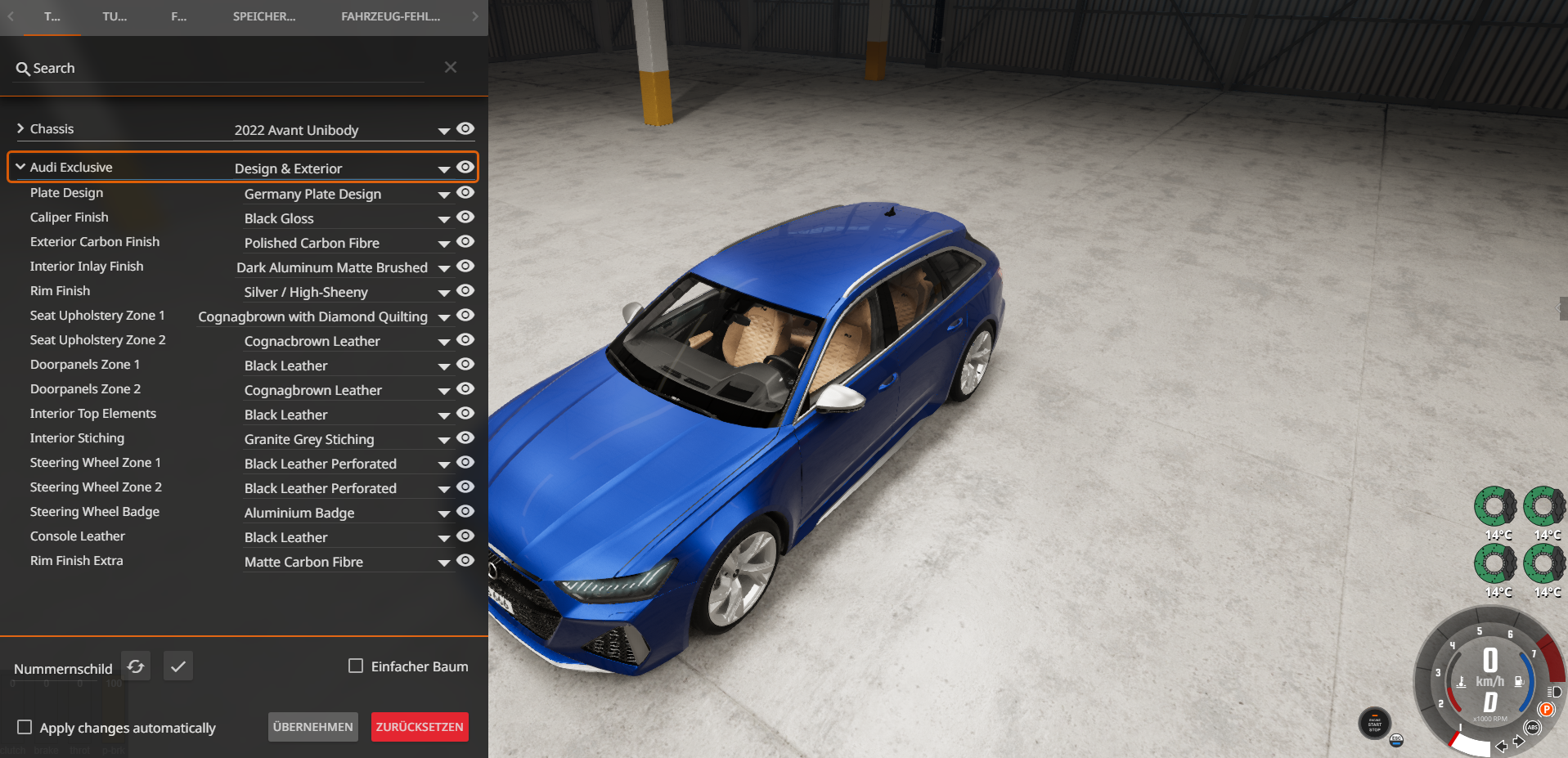Toggle Apply changes automatically checkbox

[x=25, y=727]
